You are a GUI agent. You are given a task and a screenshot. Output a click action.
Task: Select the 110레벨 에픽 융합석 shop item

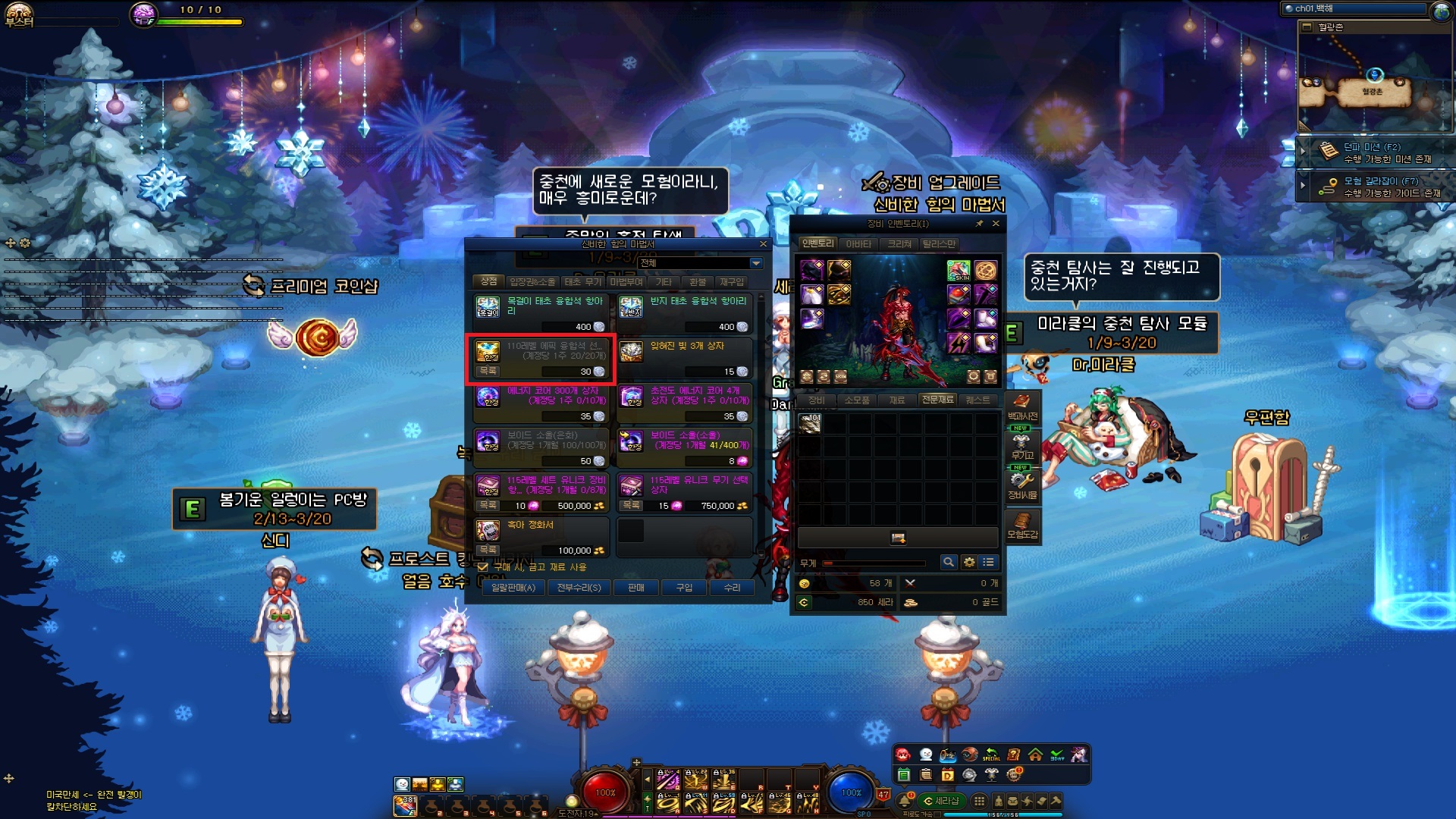click(x=541, y=358)
